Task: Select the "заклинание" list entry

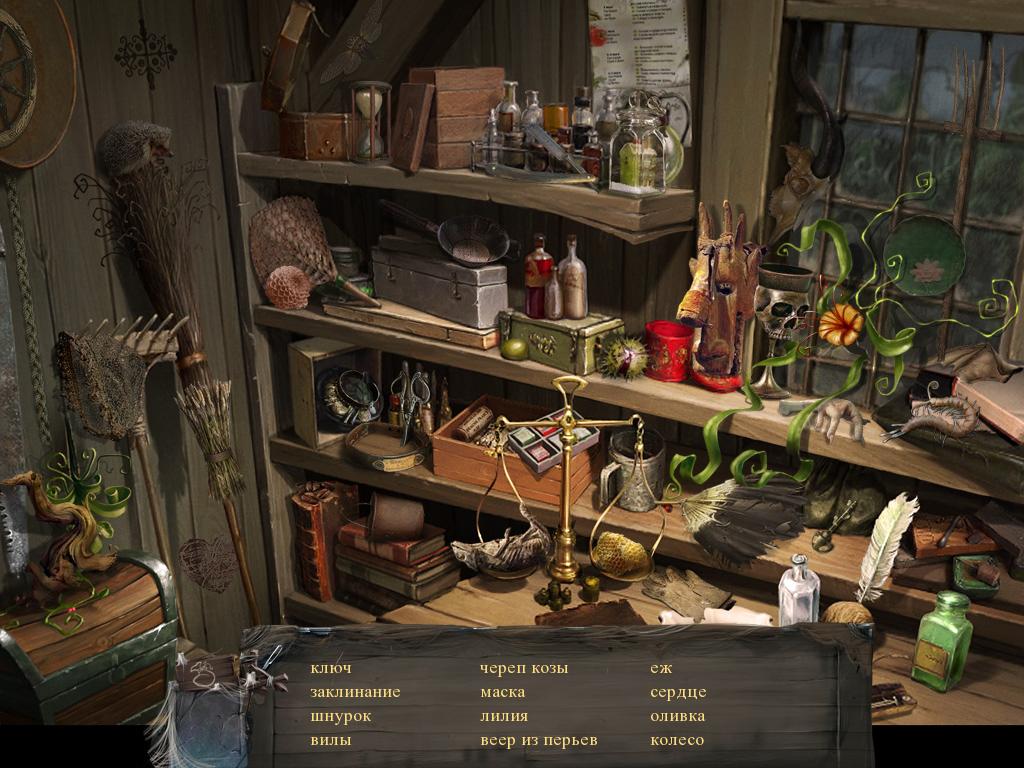Action: [355, 692]
